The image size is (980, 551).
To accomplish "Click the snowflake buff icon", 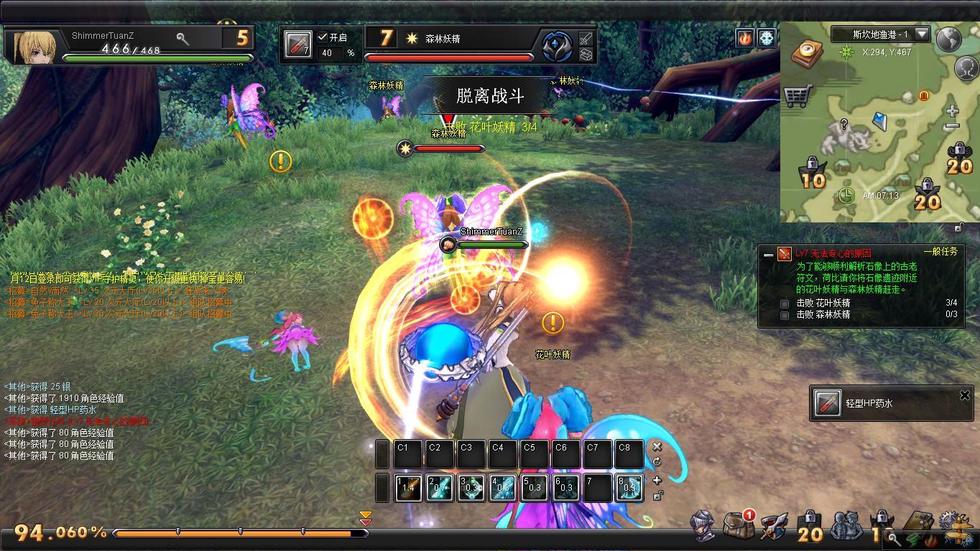I will coord(766,38).
